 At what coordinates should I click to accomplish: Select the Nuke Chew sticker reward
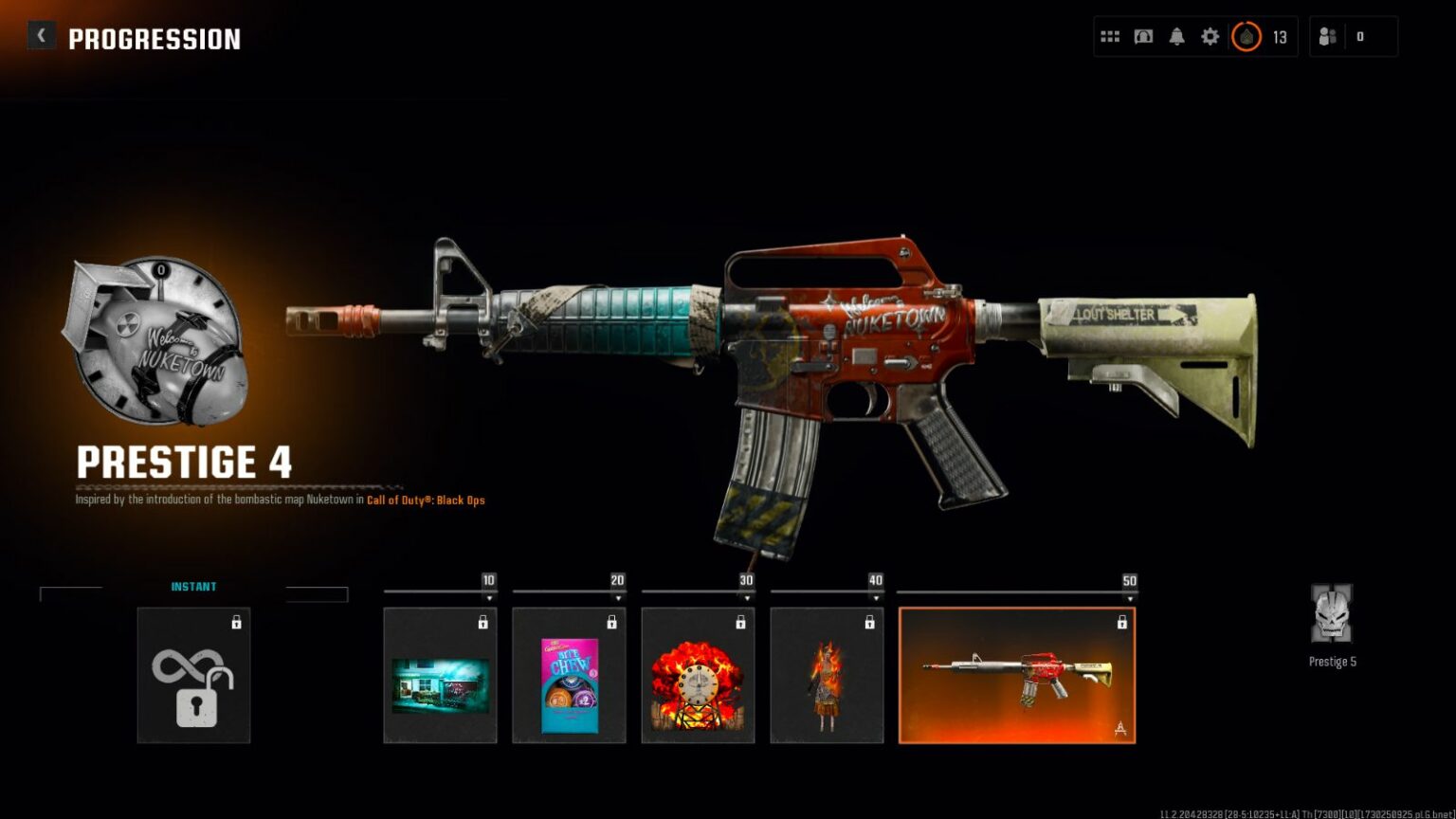pyautogui.click(x=568, y=678)
